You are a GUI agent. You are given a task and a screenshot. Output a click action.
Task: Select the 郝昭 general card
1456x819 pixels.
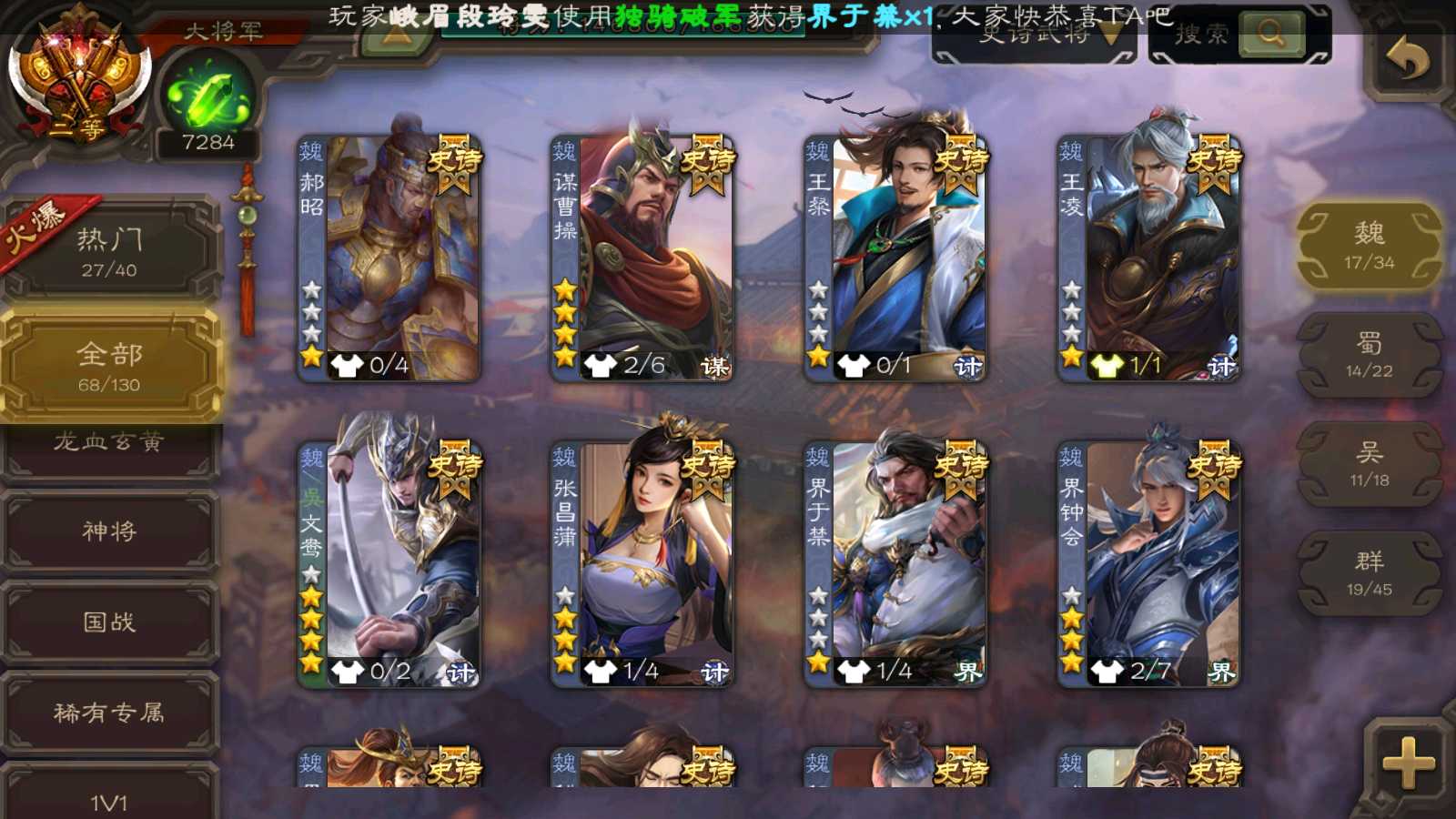[x=389, y=258]
